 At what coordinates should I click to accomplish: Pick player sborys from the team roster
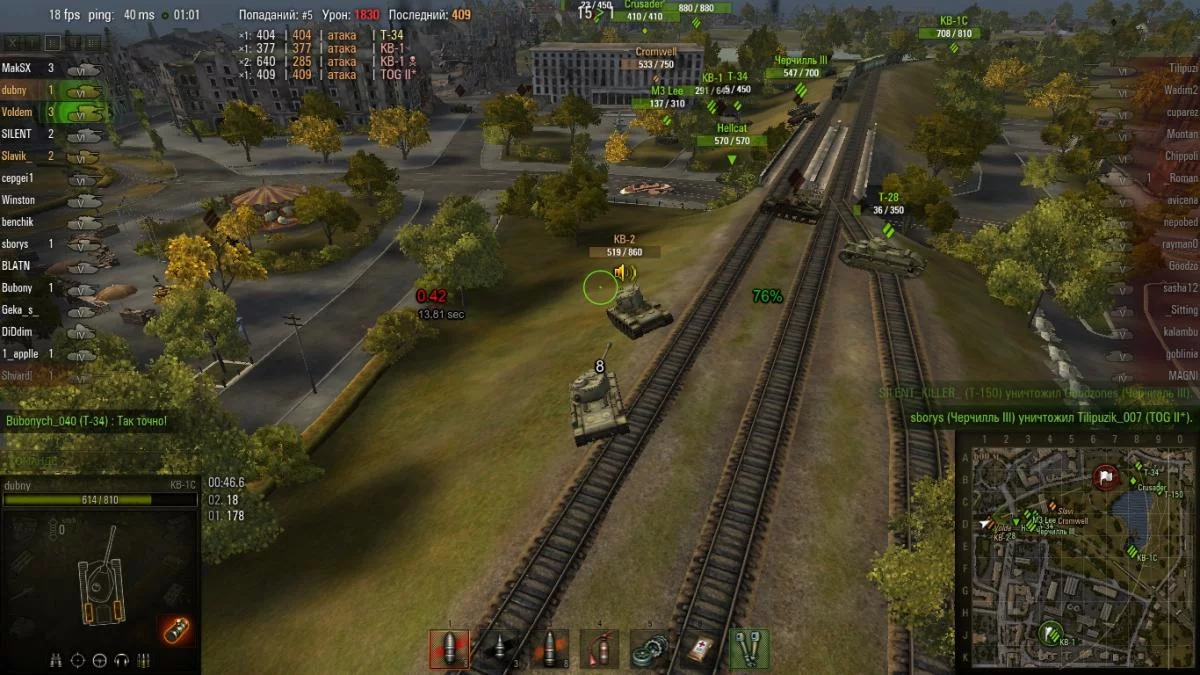coord(17,244)
